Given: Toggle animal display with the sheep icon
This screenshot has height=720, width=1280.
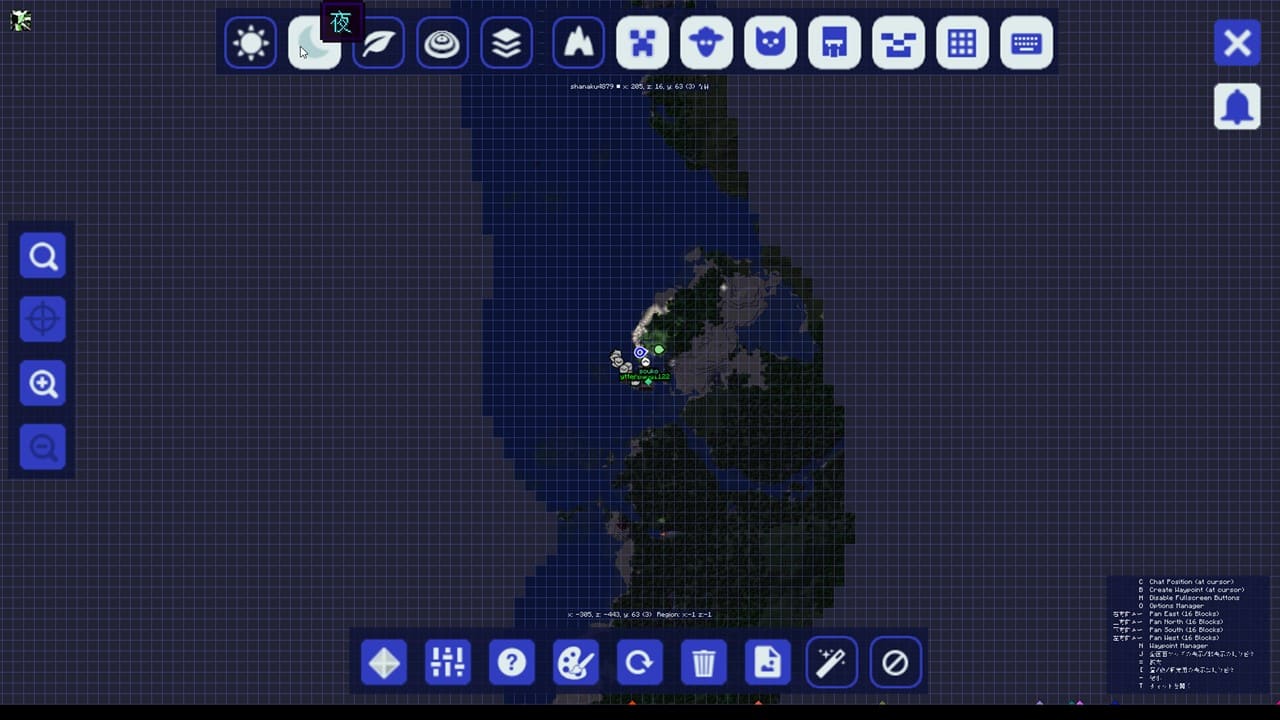Looking at the screenshot, I should point(706,43).
